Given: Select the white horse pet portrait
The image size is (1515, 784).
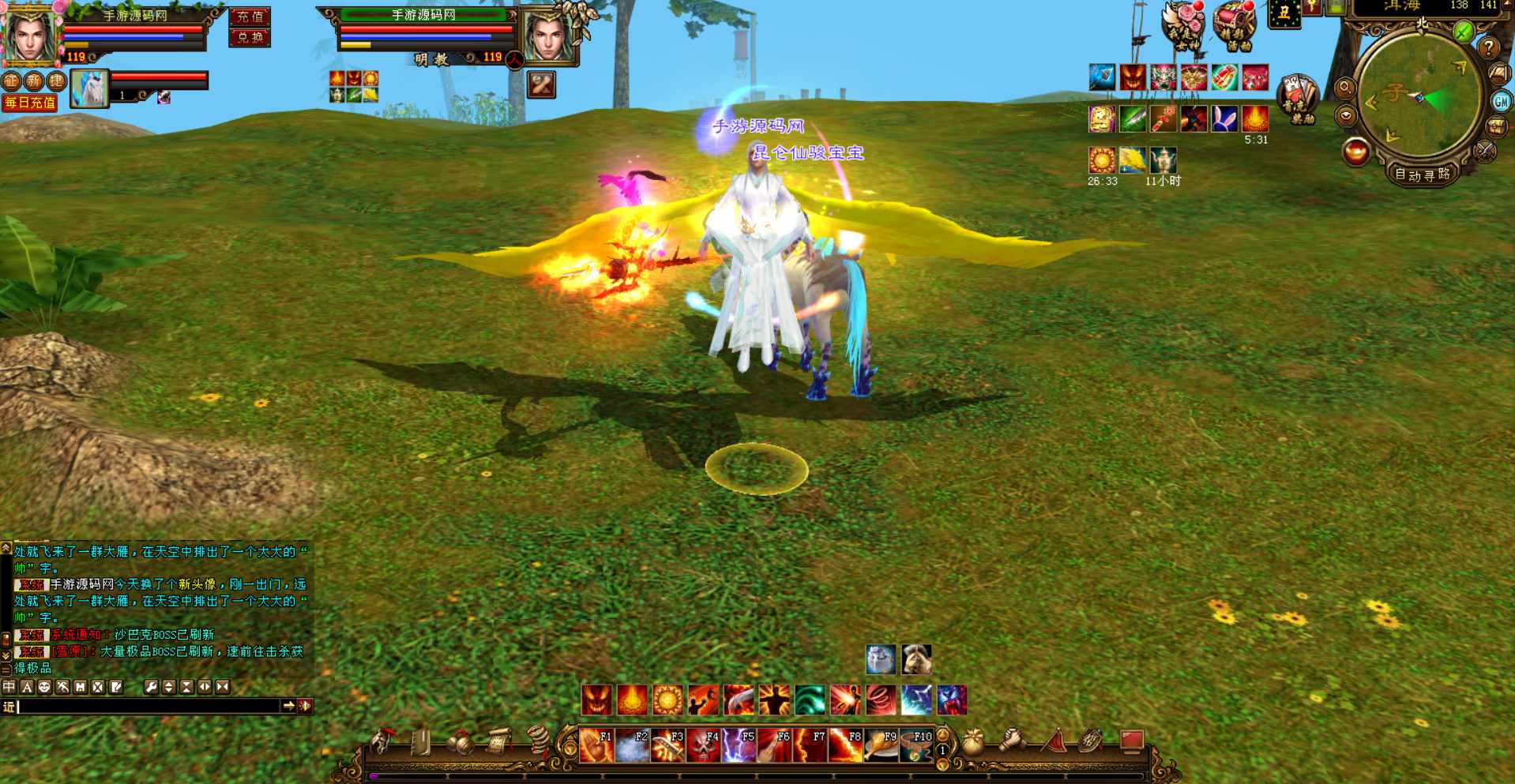Looking at the screenshot, I should [89, 88].
